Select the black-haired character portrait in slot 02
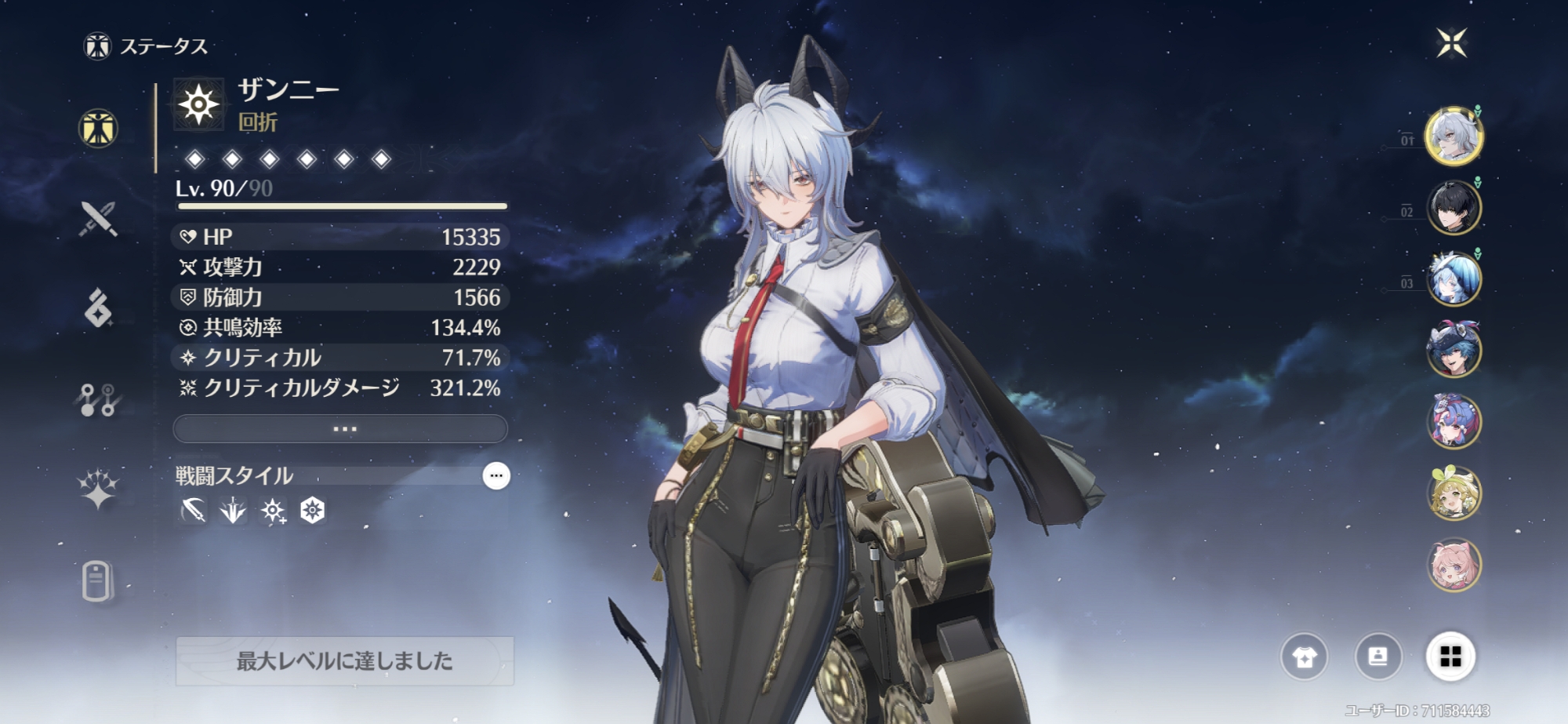 (1454, 208)
